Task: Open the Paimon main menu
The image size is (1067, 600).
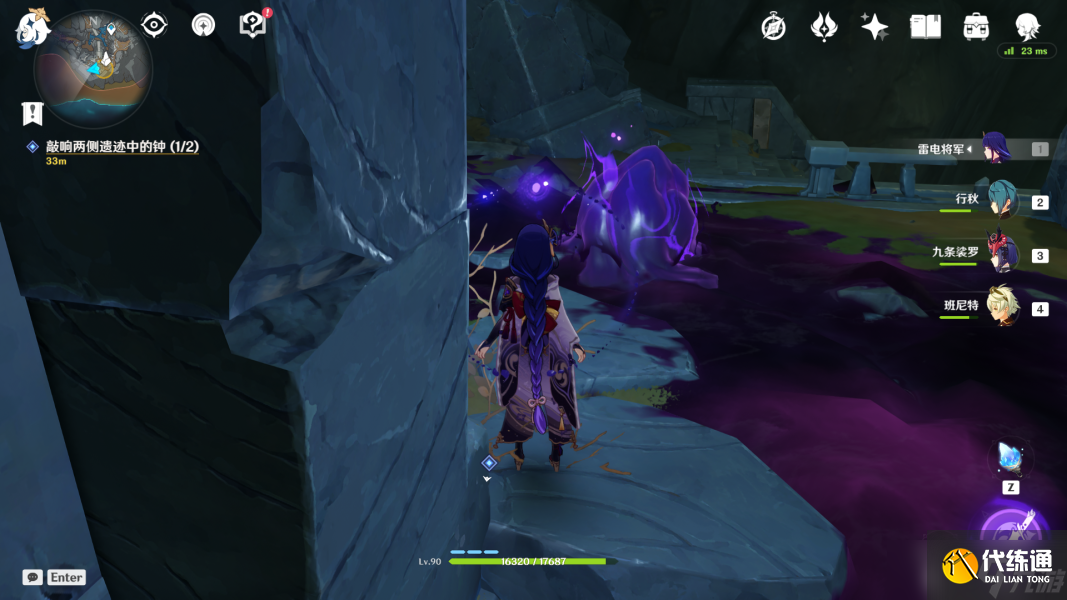Action: [x=32, y=27]
